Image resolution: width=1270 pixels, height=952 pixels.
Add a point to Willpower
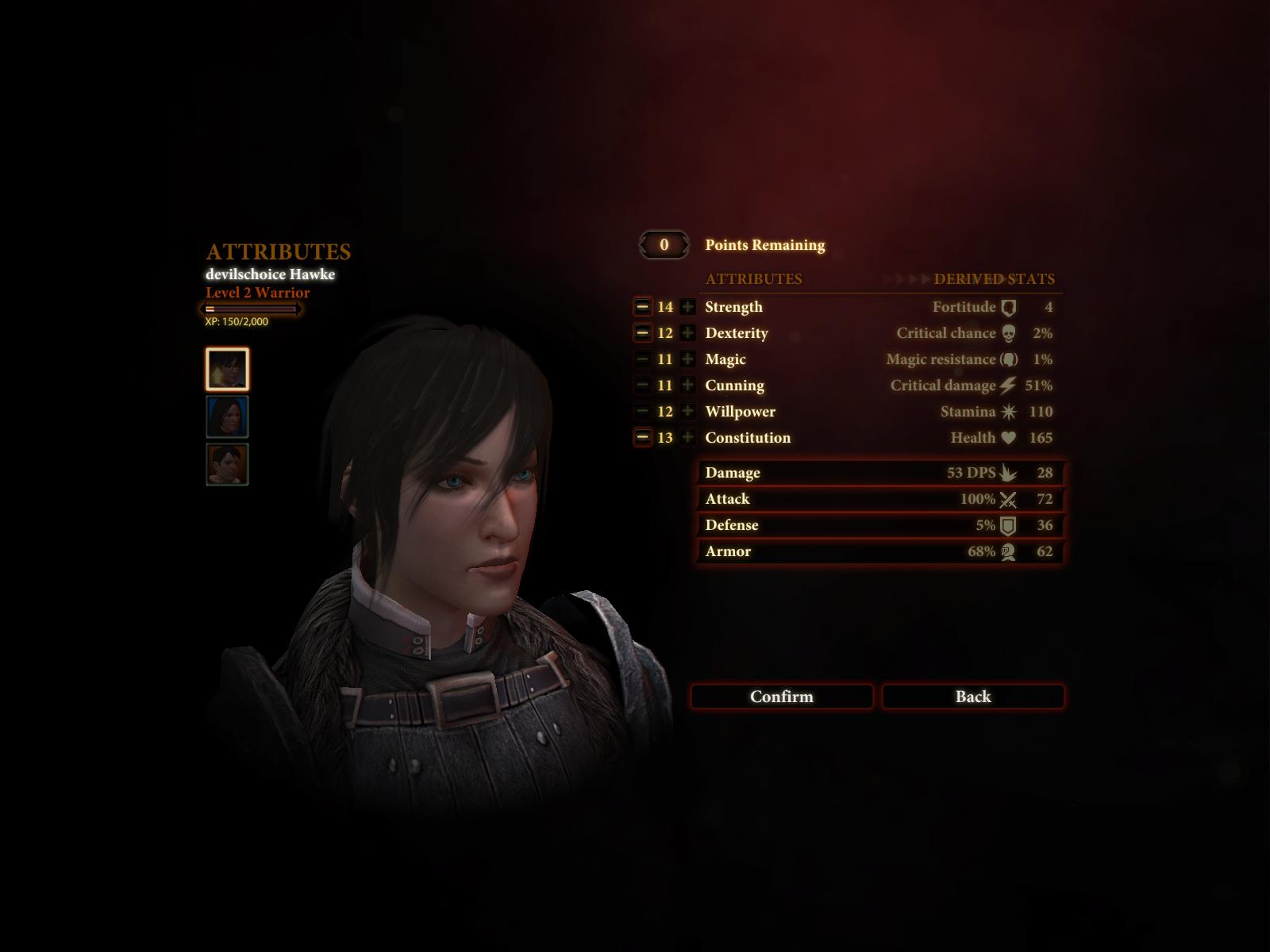(687, 412)
